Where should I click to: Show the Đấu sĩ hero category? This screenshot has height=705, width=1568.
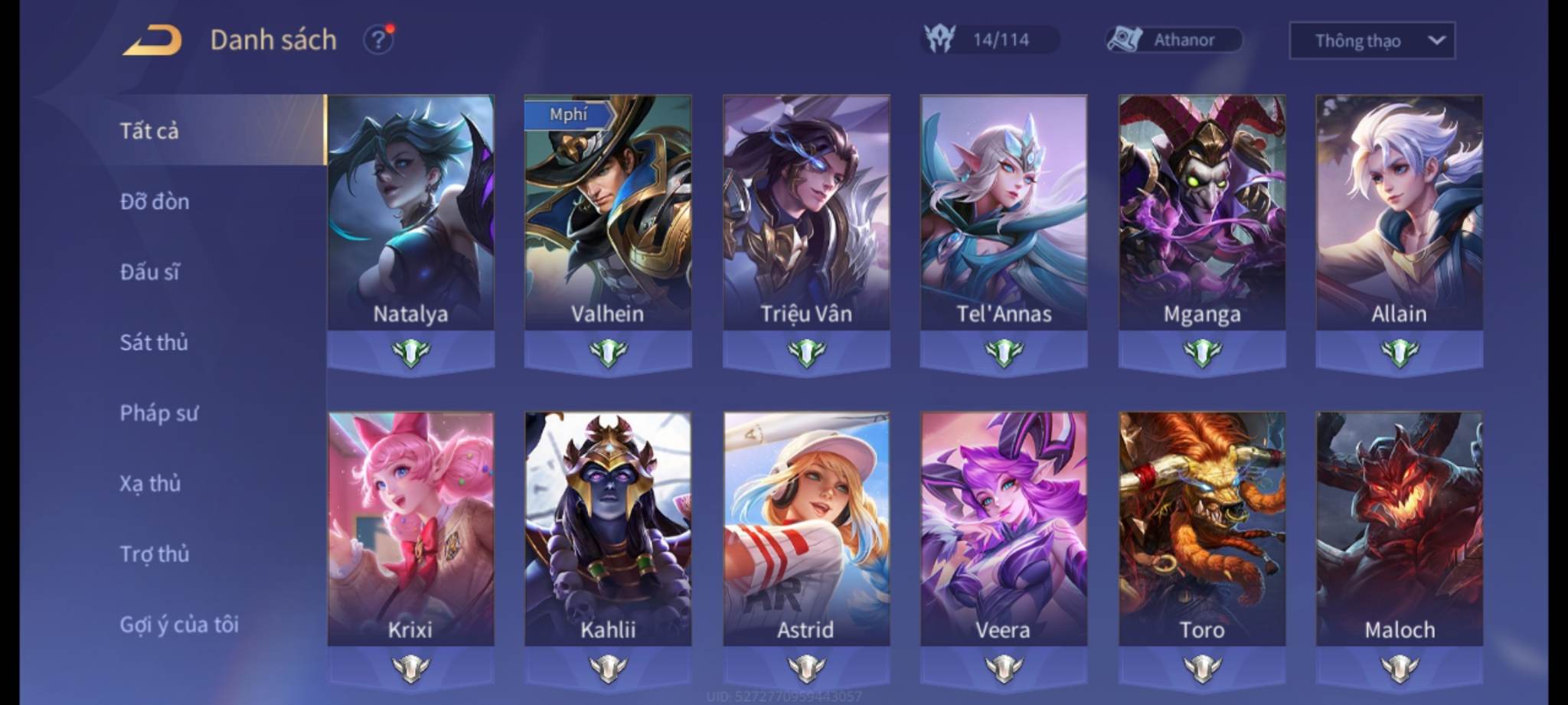click(x=150, y=272)
